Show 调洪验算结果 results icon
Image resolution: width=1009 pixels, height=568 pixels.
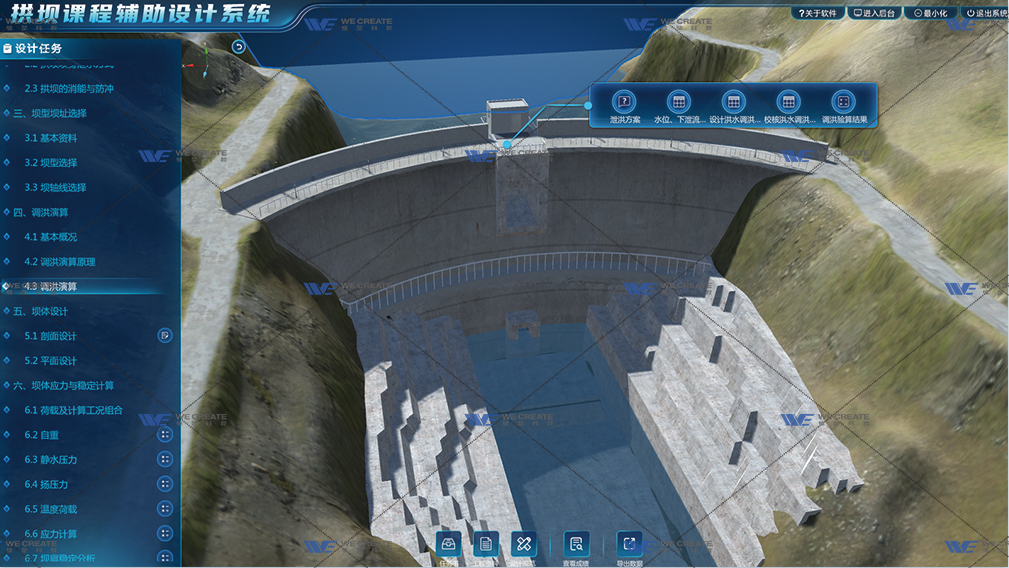click(x=843, y=102)
